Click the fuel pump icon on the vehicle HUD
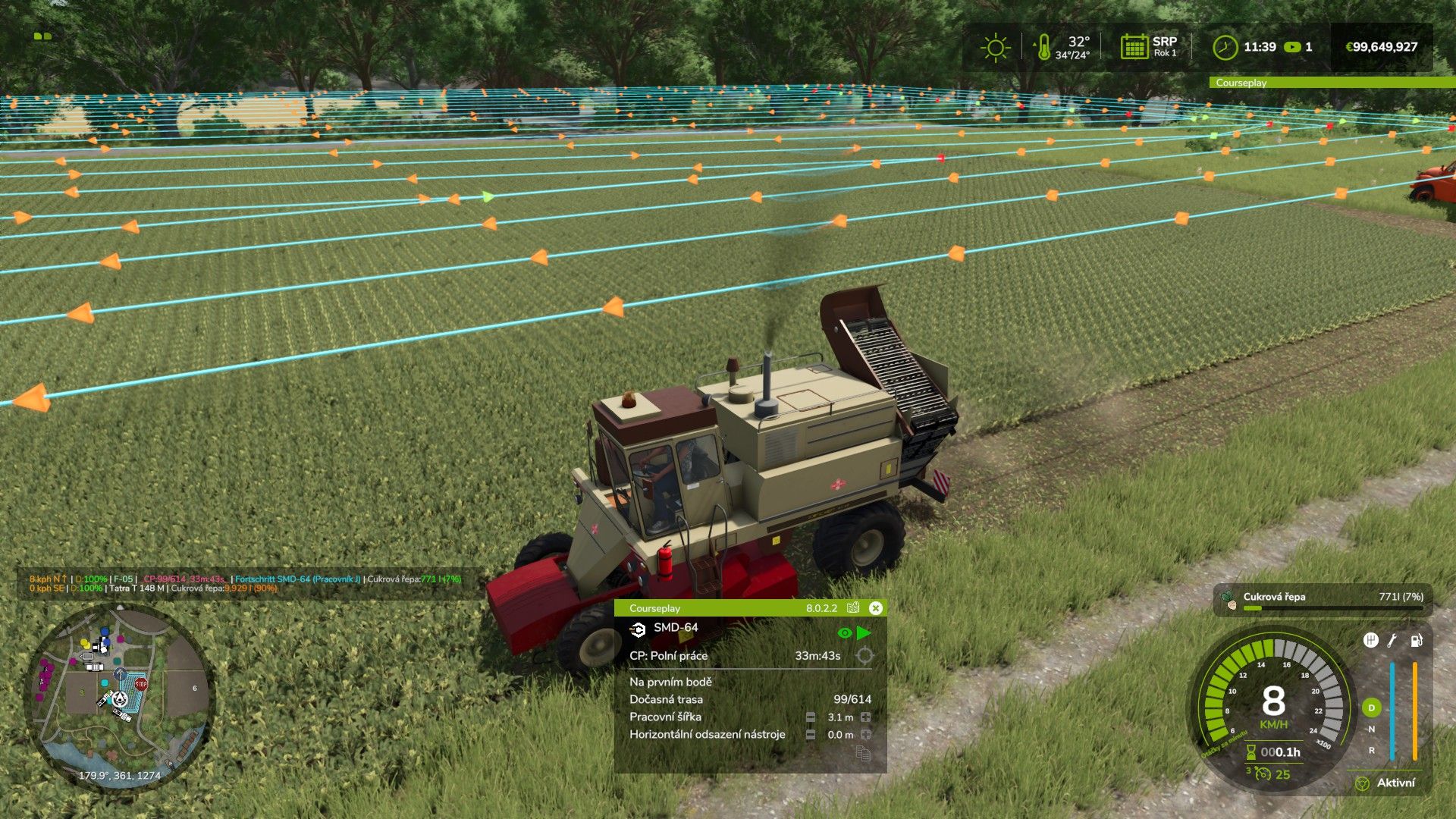Image resolution: width=1456 pixels, height=819 pixels. (x=1416, y=641)
